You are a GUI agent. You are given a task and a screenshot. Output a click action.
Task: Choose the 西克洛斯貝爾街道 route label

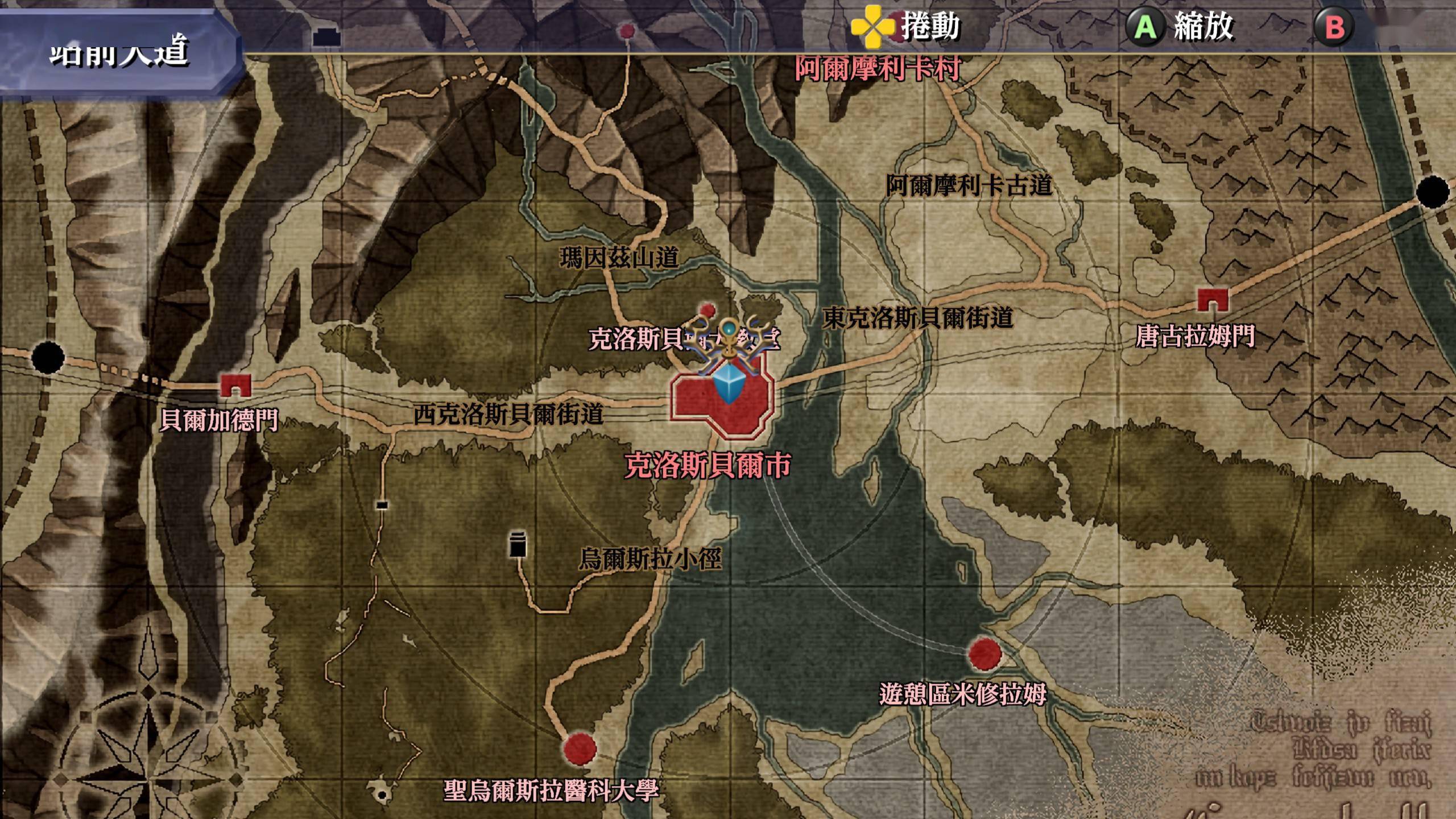pos(508,415)
